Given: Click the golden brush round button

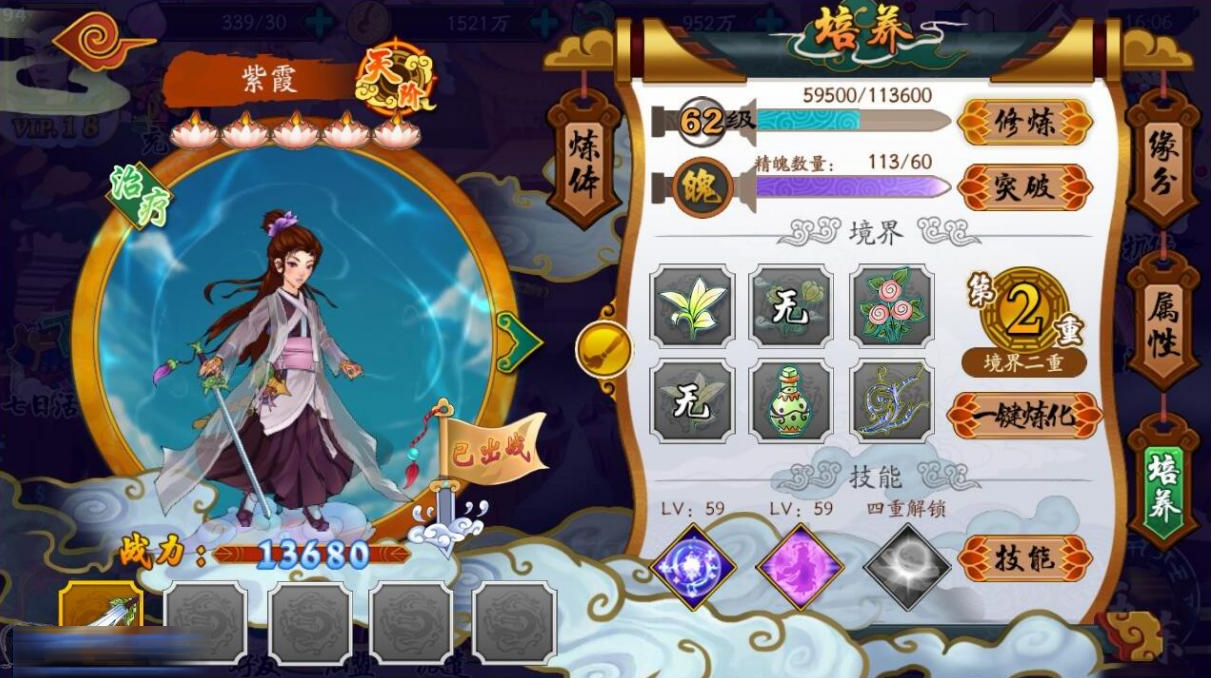Looking at the screenshot, I should tap(604, 350).
